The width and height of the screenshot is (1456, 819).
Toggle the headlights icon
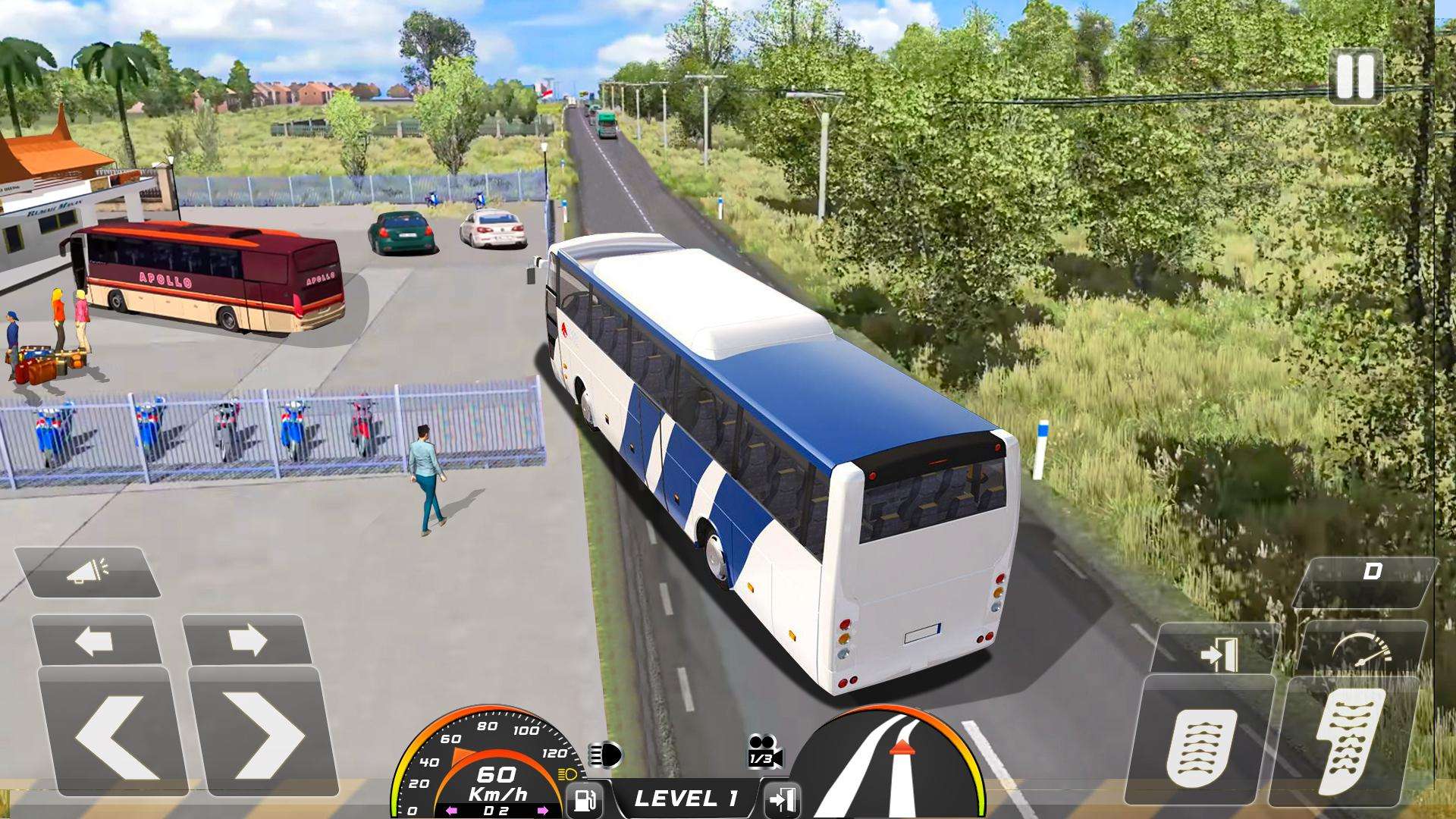coord(604,755)
